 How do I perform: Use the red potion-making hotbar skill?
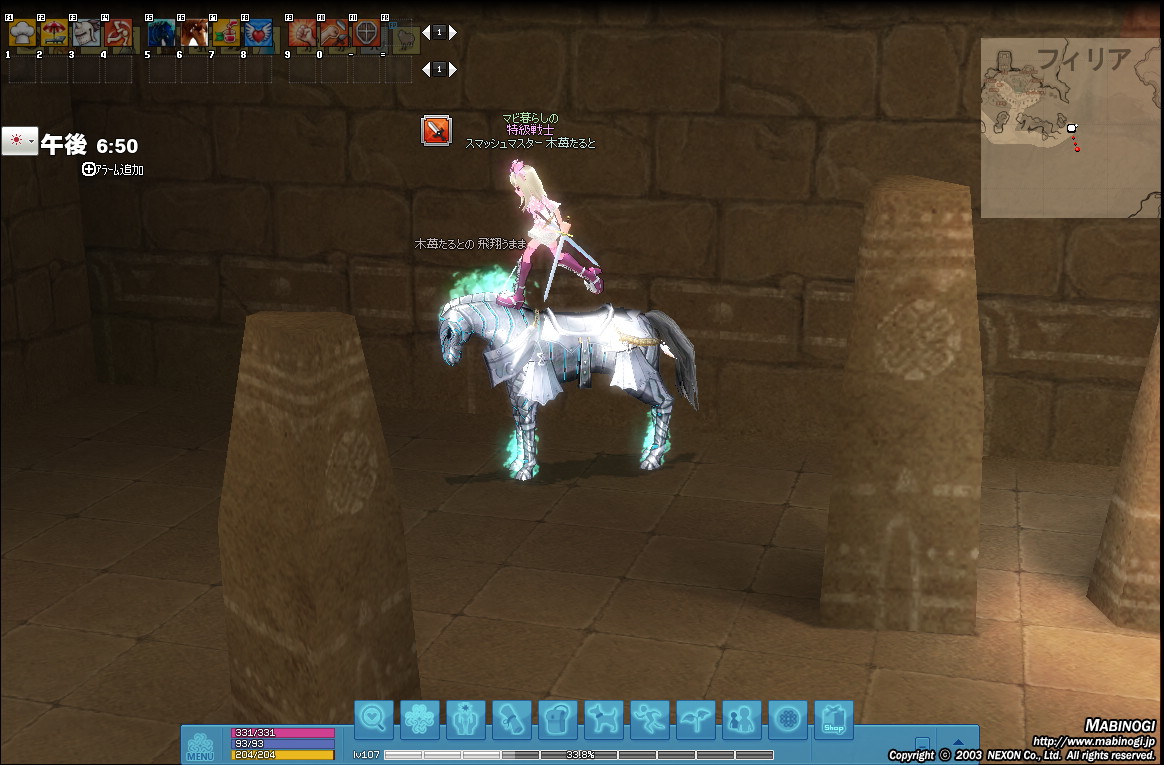225,34
